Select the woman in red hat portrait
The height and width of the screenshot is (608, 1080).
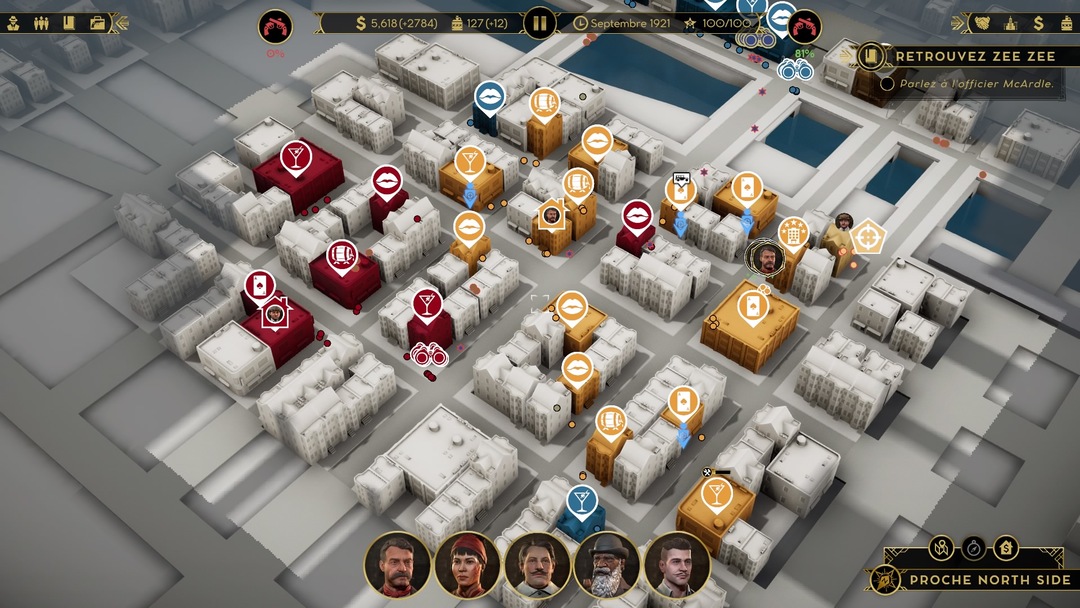point(467,564)
